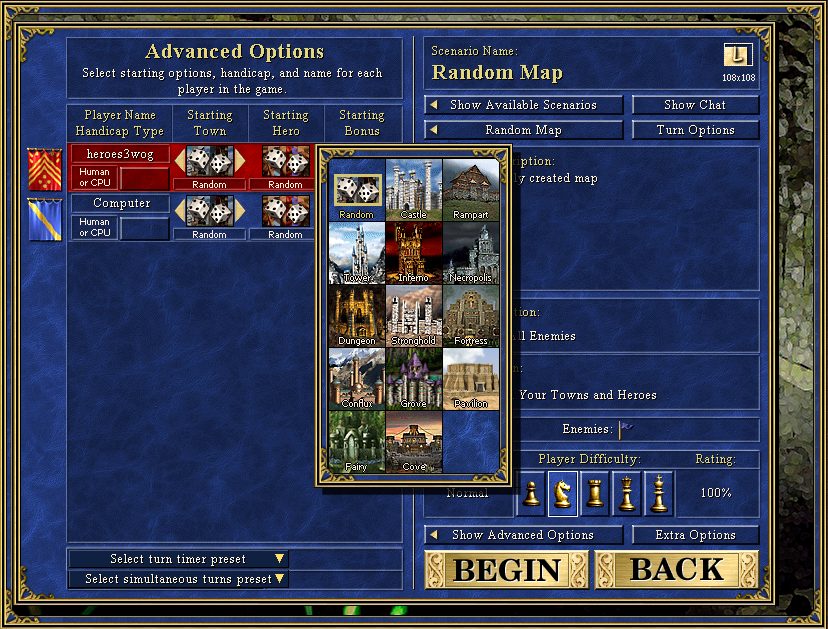Select the Rampart town tile
The image size is (828, 629).
[471, 190]
